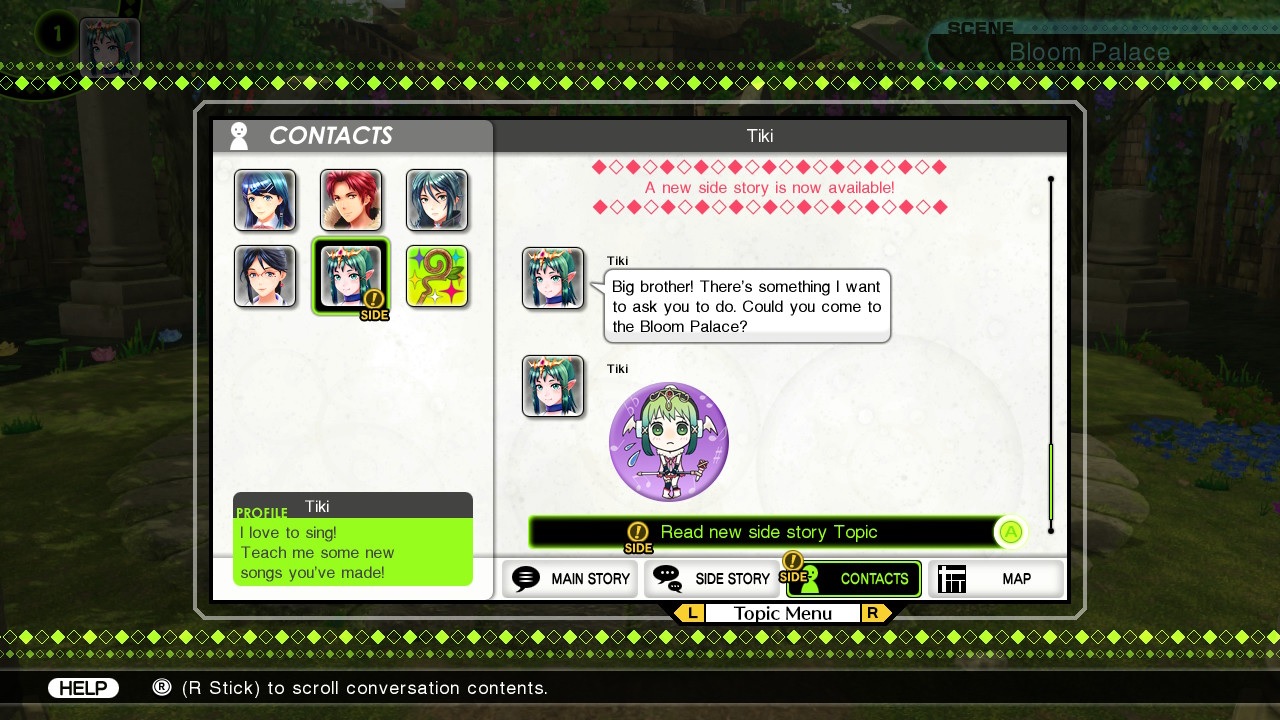
Task: Switch to the MAIN STORY tab
Action: pos(570,578)
